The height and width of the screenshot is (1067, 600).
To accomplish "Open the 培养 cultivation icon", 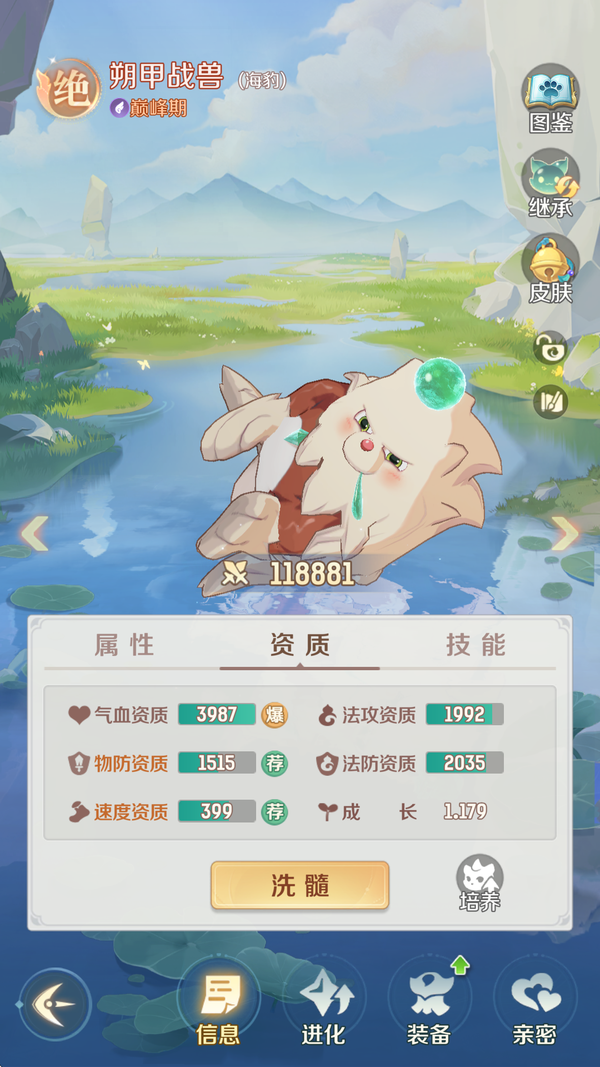I will click(479, 883).
